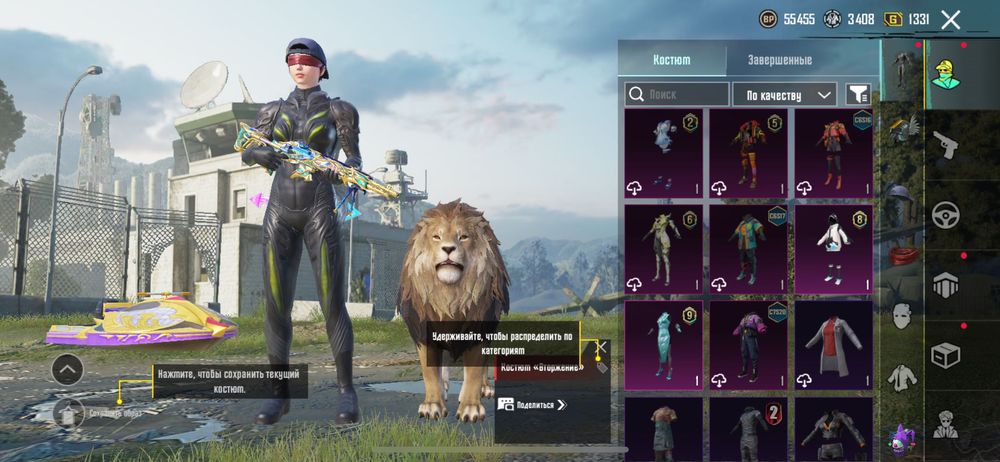The height and width of the screenshot is (462, 1000).
Task: Open the Костюм tab
Action: click(671, 60)
